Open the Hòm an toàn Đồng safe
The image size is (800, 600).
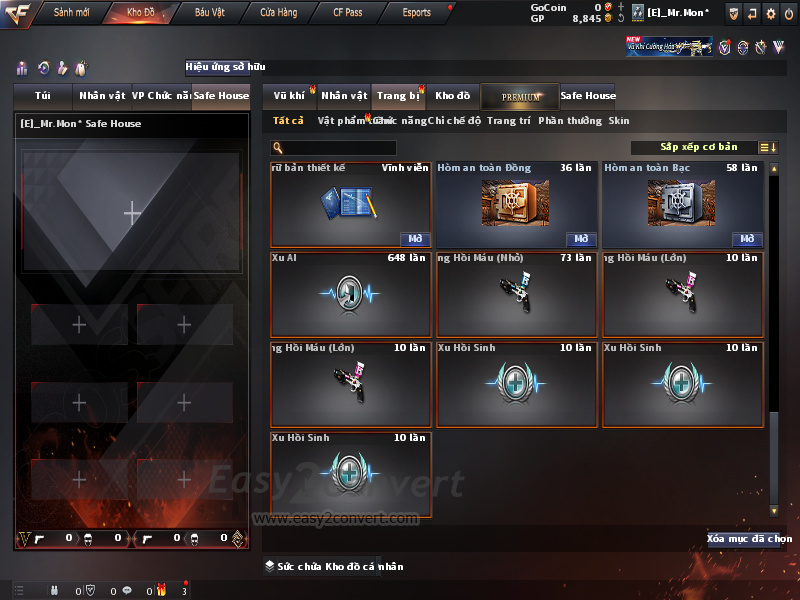click(x=580, y=239)
